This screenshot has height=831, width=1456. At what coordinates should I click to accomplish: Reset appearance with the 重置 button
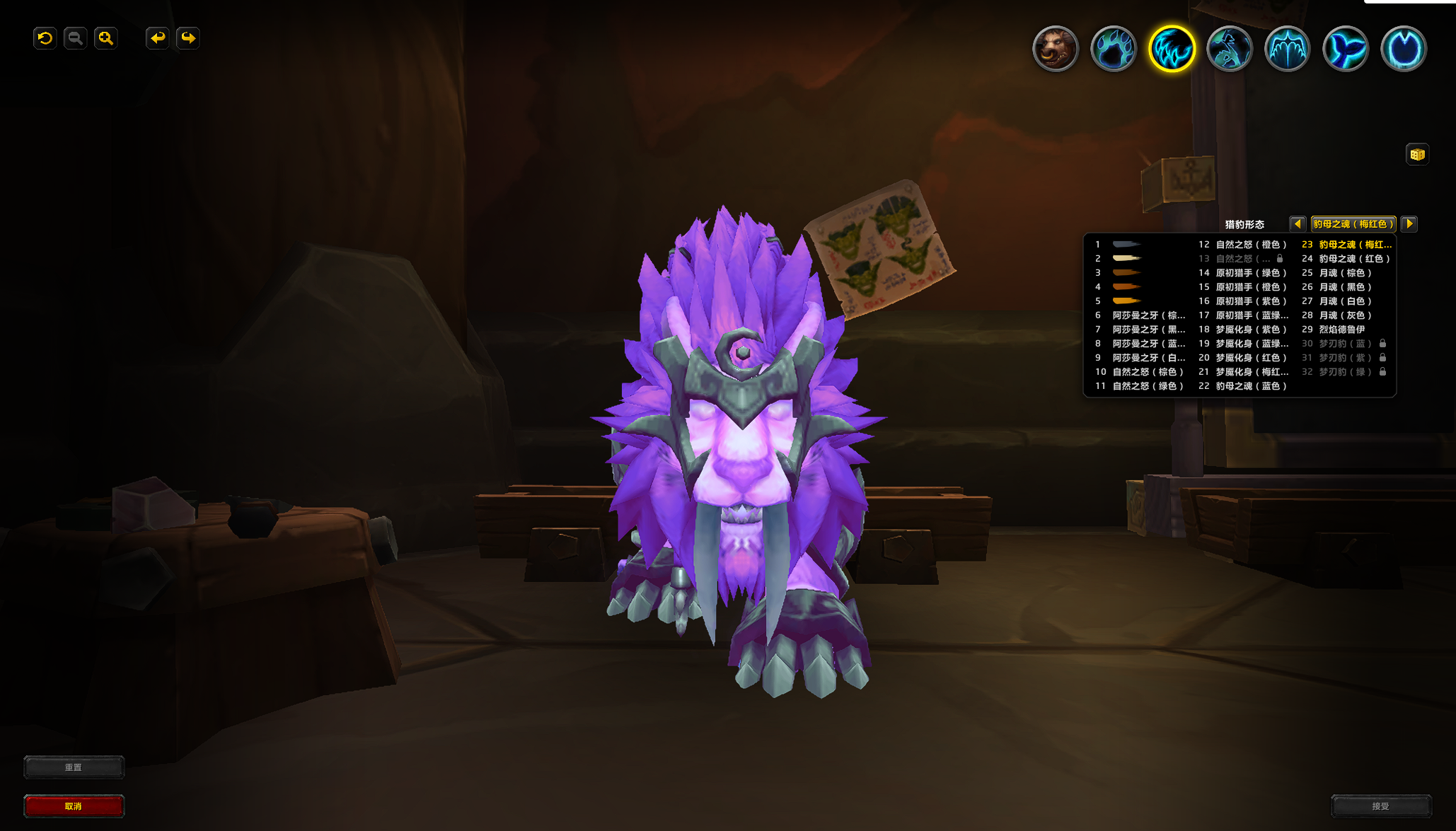coord(74,767)
